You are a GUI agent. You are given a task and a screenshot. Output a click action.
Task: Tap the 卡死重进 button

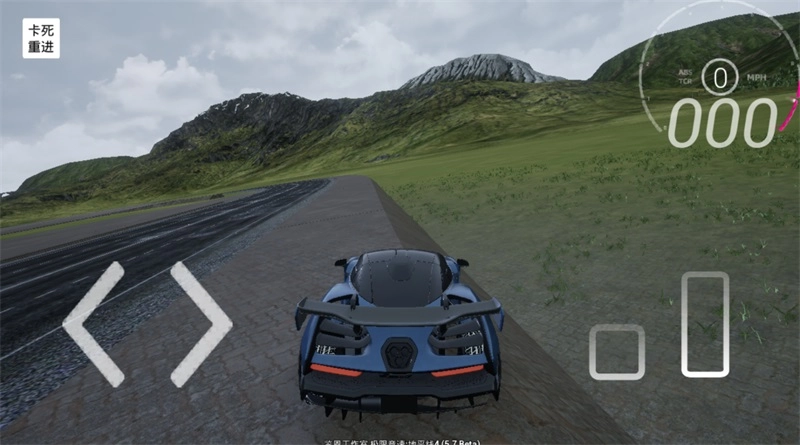click(x=41, y=38)
